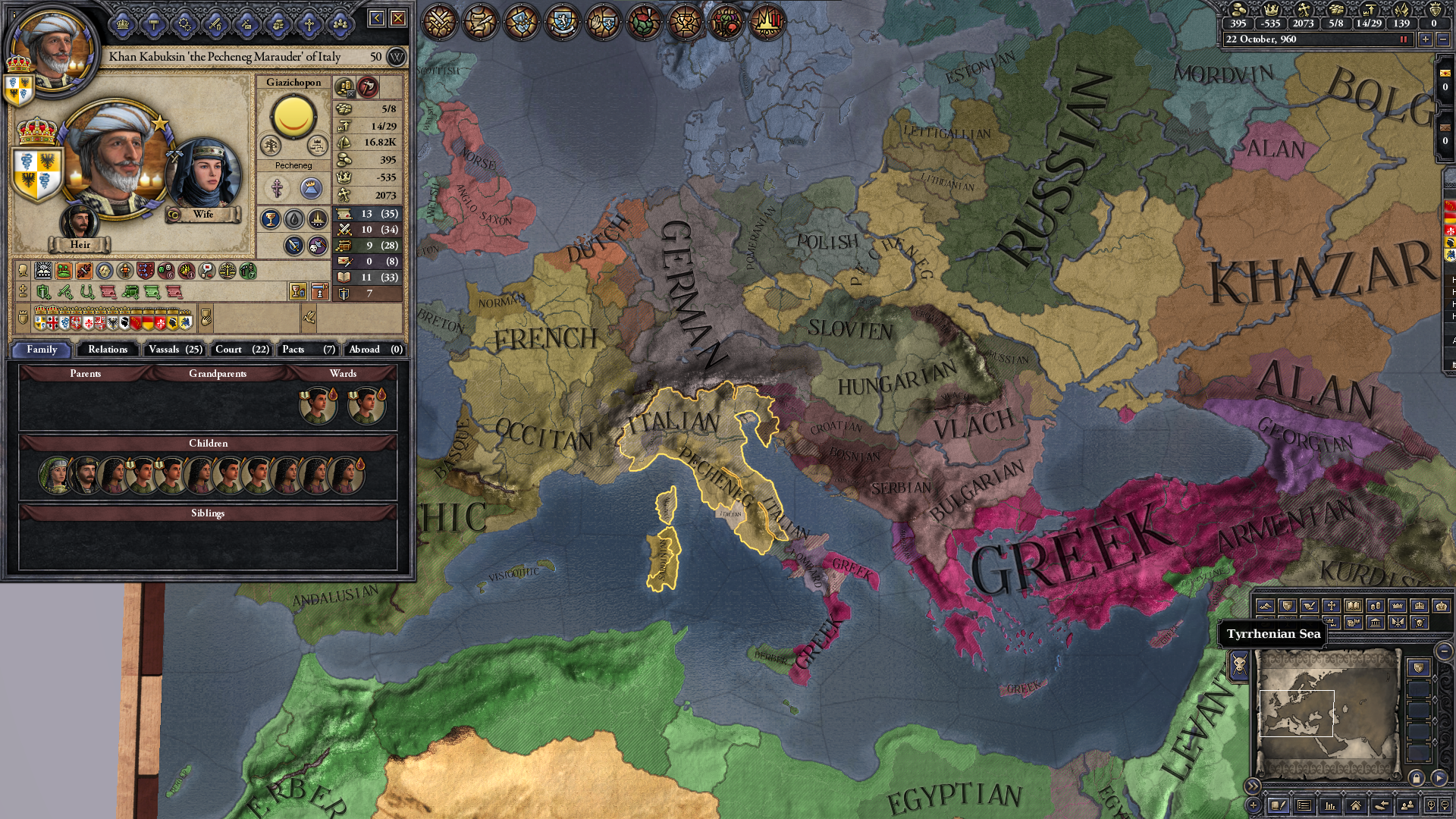Image resolution: width=1456 pixels, height=819 pixels.
Task: Toggle the pause button next to the date
Action: coord(1403,39)
